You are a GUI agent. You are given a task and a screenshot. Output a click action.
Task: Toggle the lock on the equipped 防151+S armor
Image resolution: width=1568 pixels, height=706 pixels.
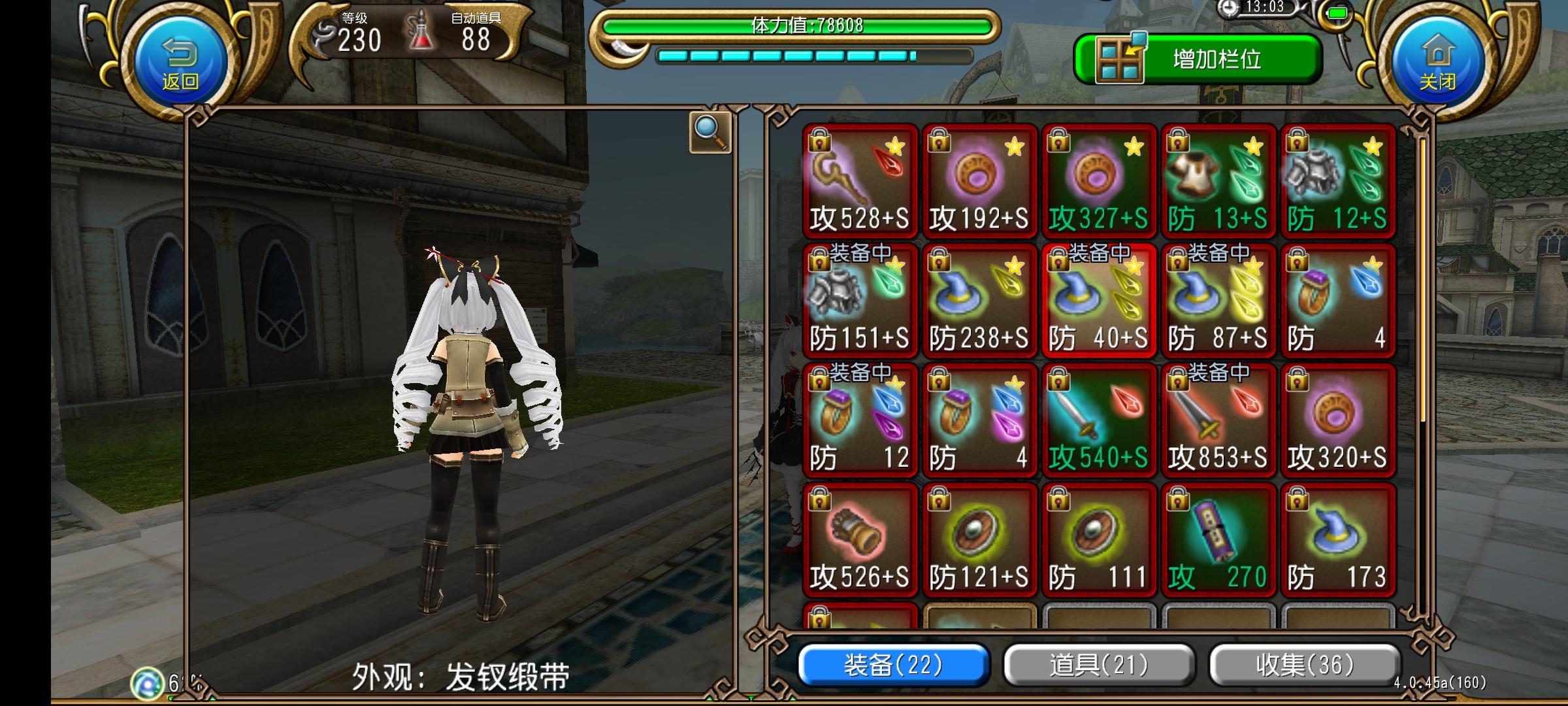click(819, 261)
